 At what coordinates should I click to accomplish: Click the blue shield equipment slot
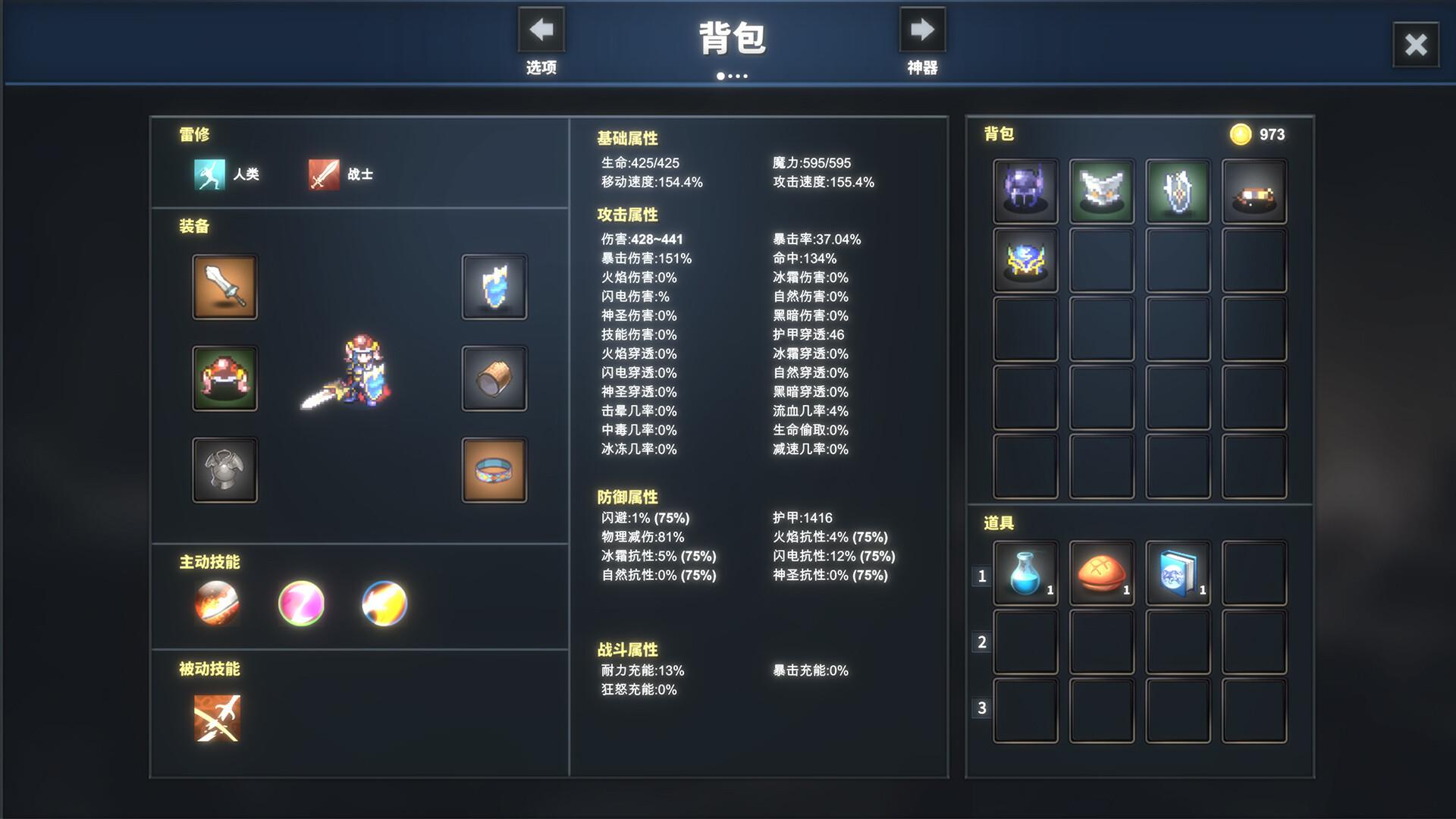click(494, 287)
